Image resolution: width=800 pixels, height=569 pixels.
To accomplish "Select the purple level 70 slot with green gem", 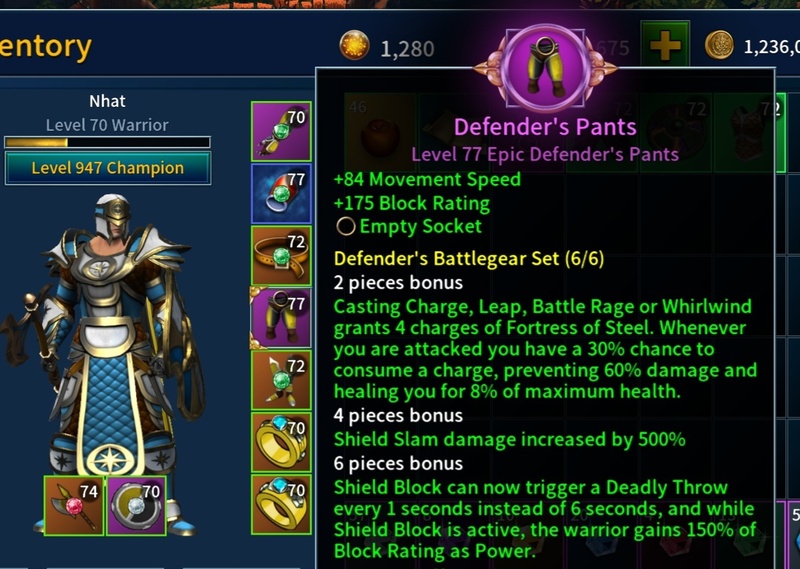I will (x=280, y=132).
